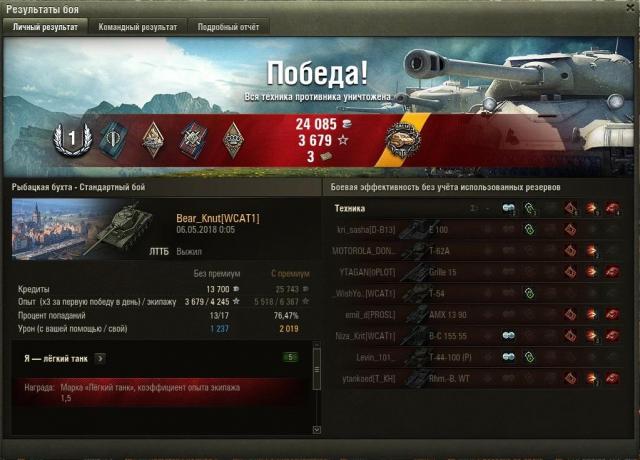Click the Bear_Knut[WCAT1] player name
This screenshot has height=460, width=640.
(x=217, y=217)
